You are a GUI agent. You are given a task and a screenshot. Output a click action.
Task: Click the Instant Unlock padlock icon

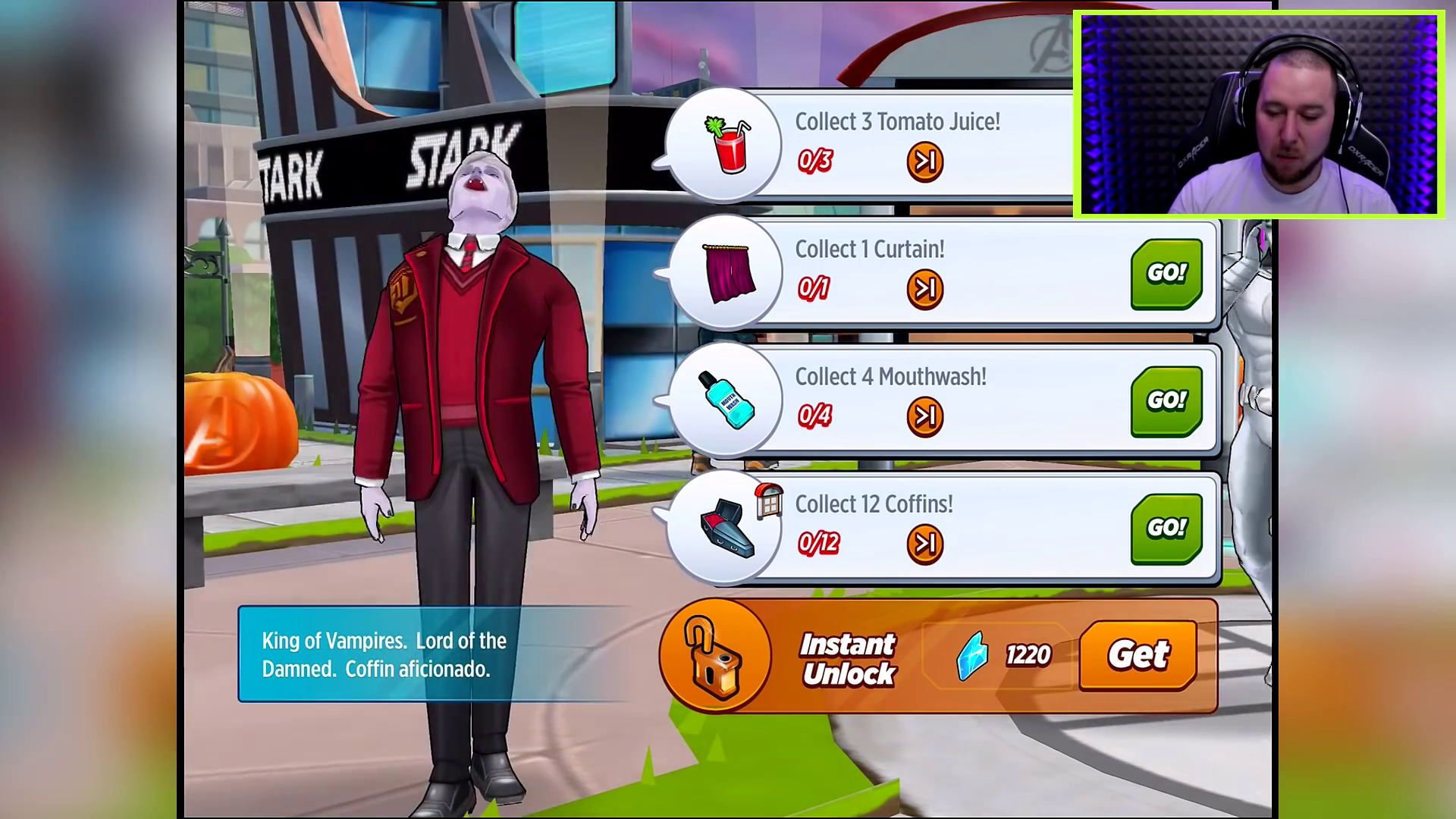point(715,655)
